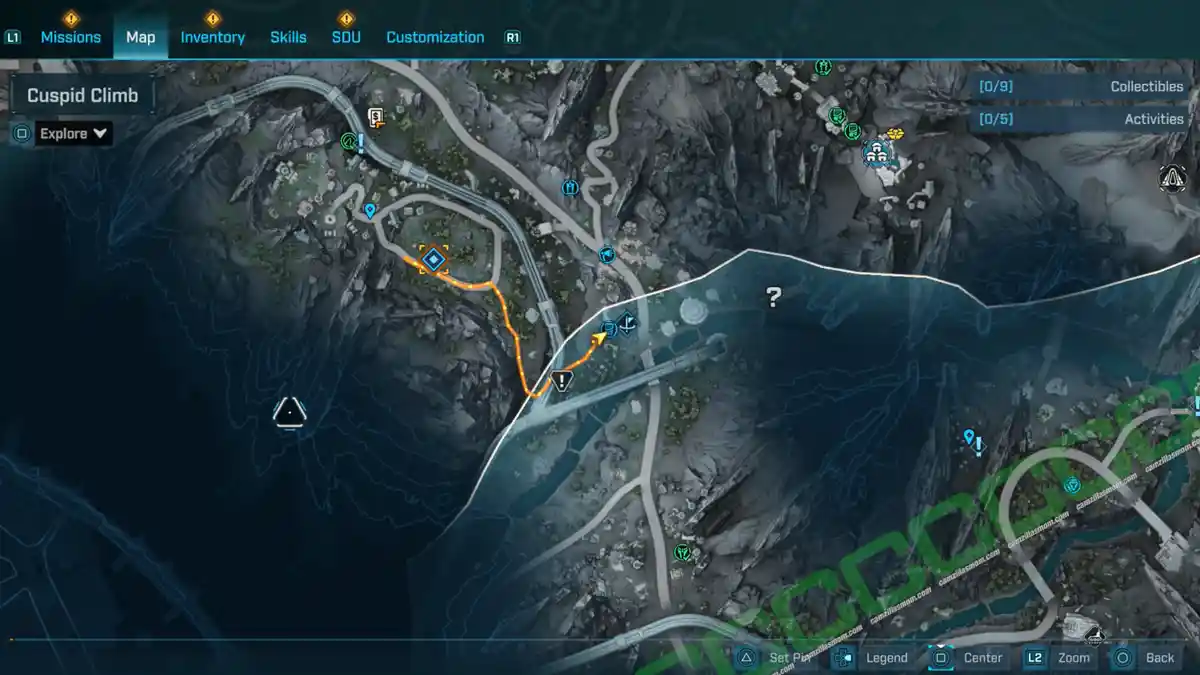Switch to the Customization tab
Image resolution: width=1200 pixels, height=675 pixels.
tap(435, 37)
